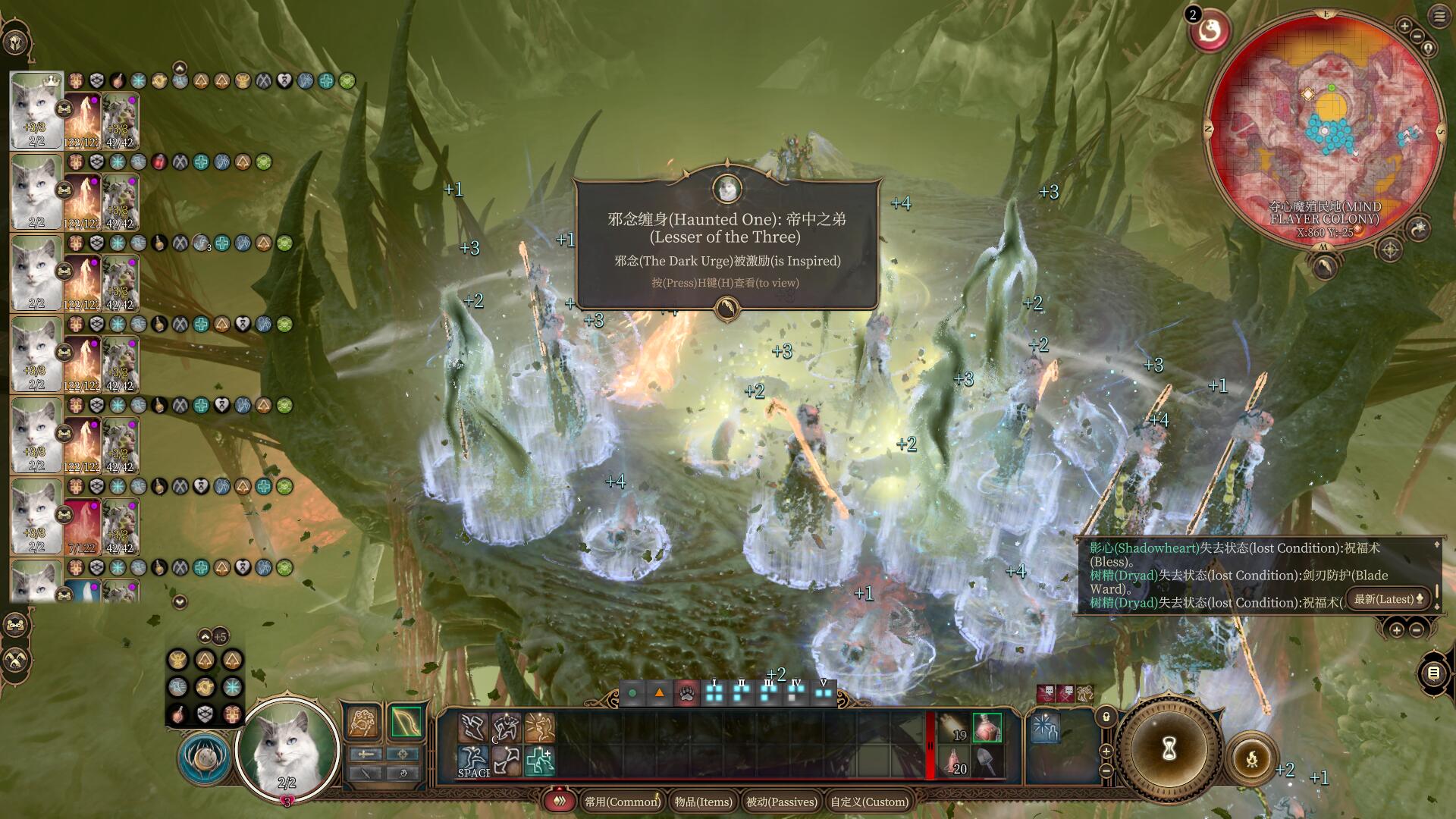The image size is (1456, 819).
Task: Open the tooltip's feather quill button
Action: point(726,308)
